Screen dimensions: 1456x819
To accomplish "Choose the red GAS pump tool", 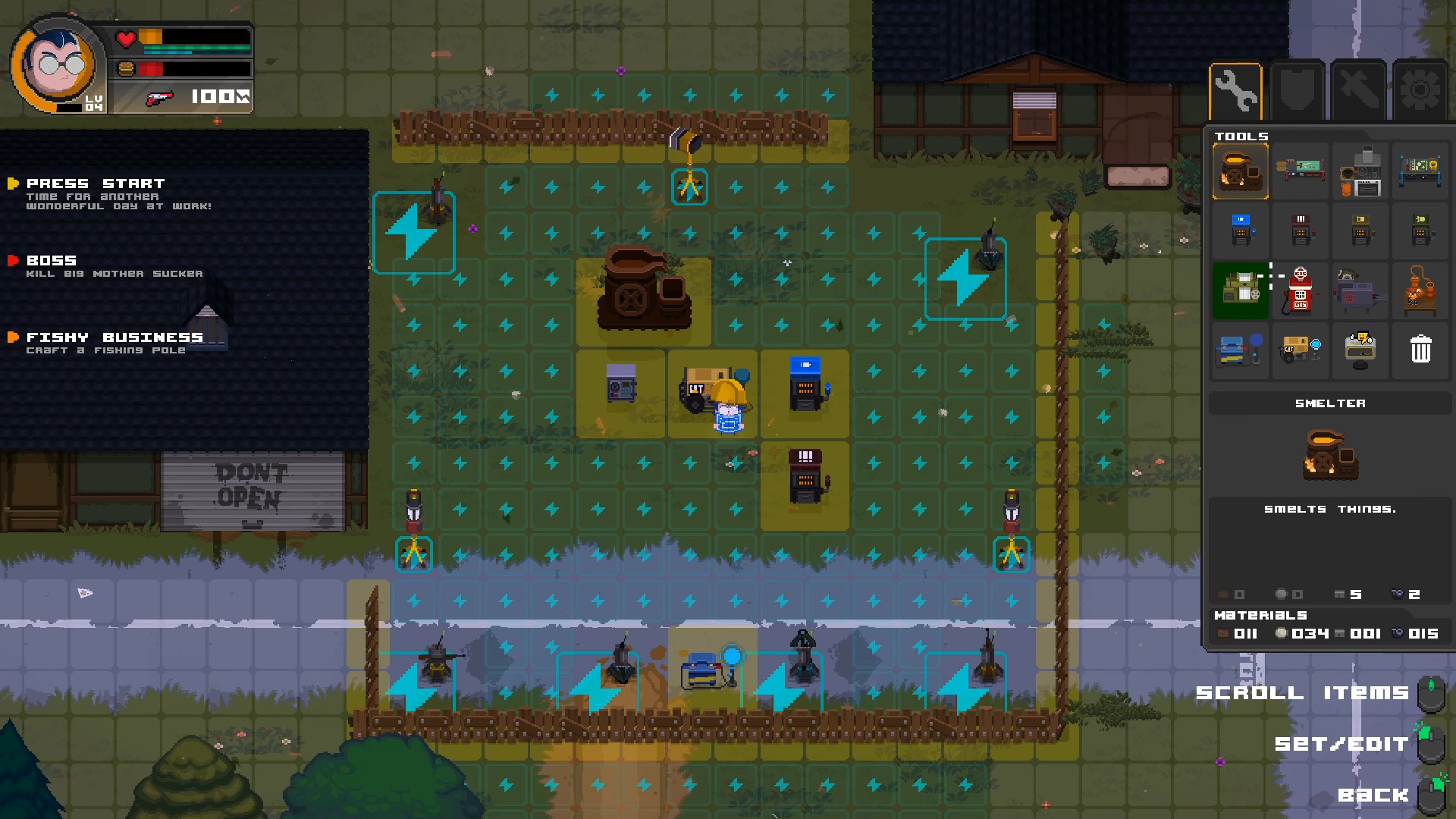I will [1300, 290].
